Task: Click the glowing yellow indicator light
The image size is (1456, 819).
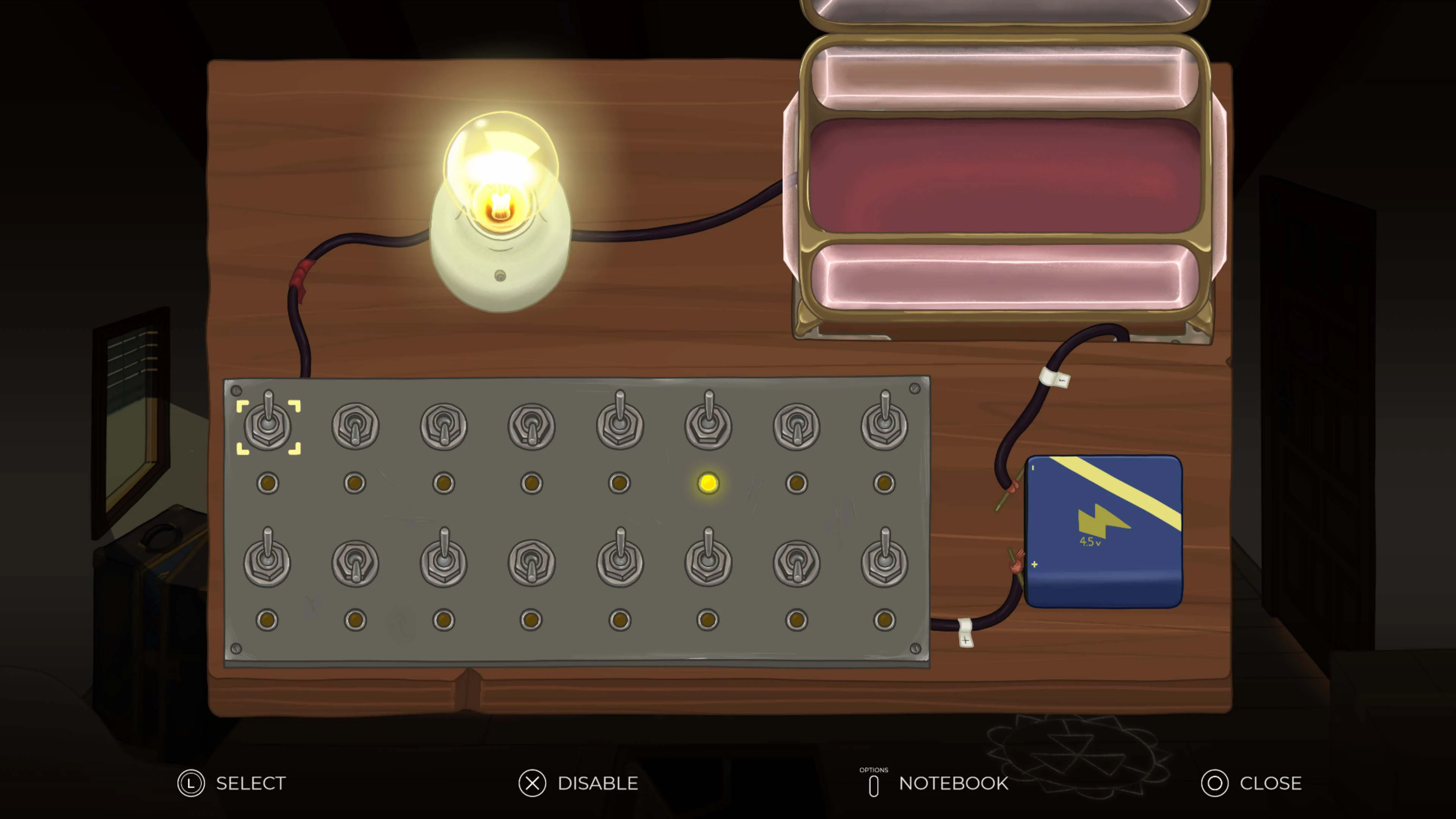Action: point(708,483)
